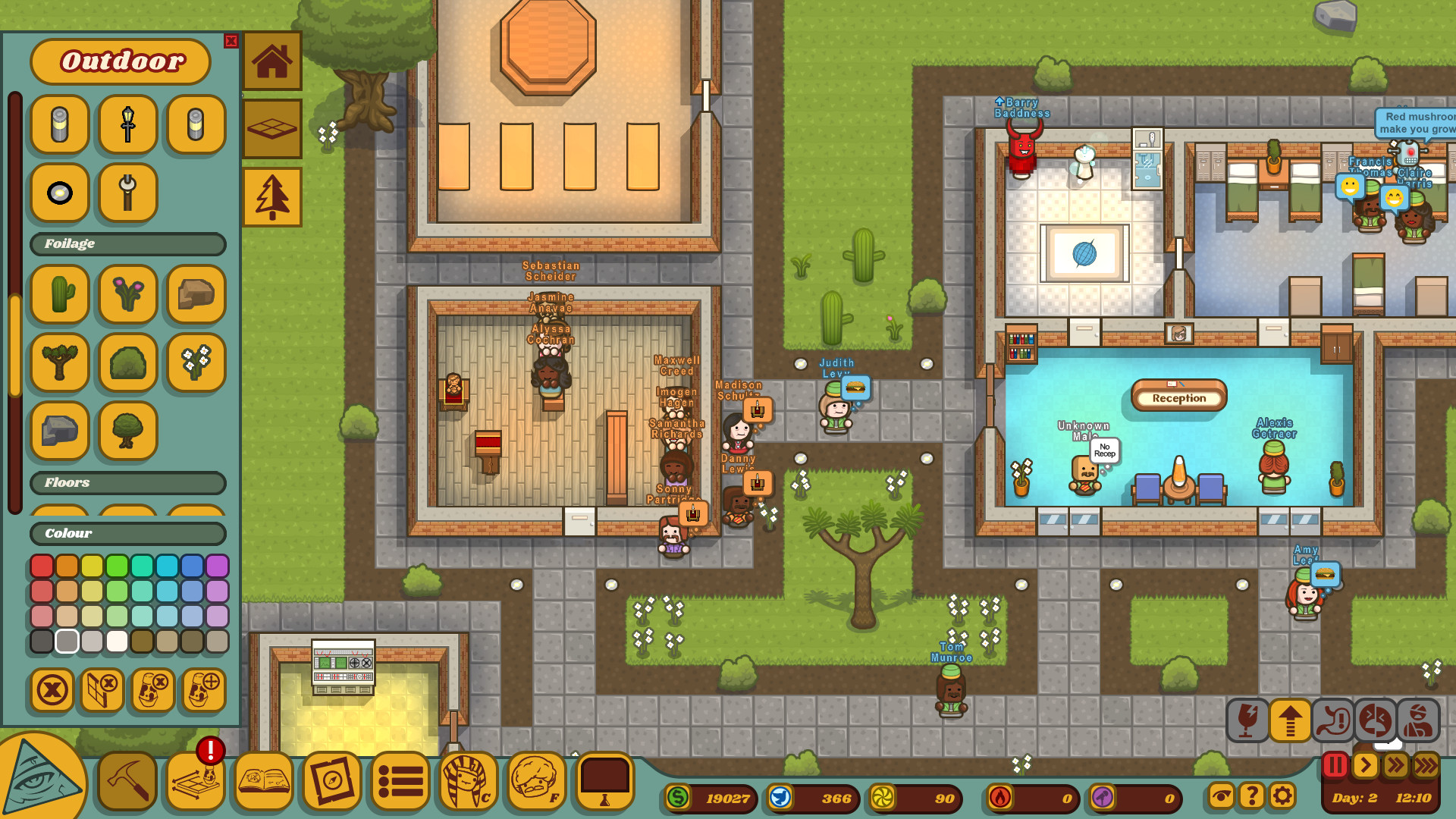This screenshot has width=1456, height=819.
Task: Select the wrench tool in Outdoor panel
Action: point(127,193)
